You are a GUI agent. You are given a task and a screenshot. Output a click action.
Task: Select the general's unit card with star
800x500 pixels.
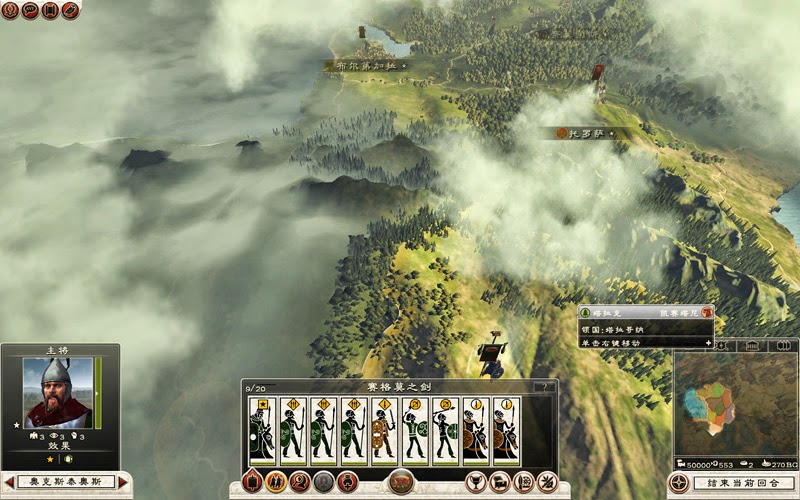262,430
